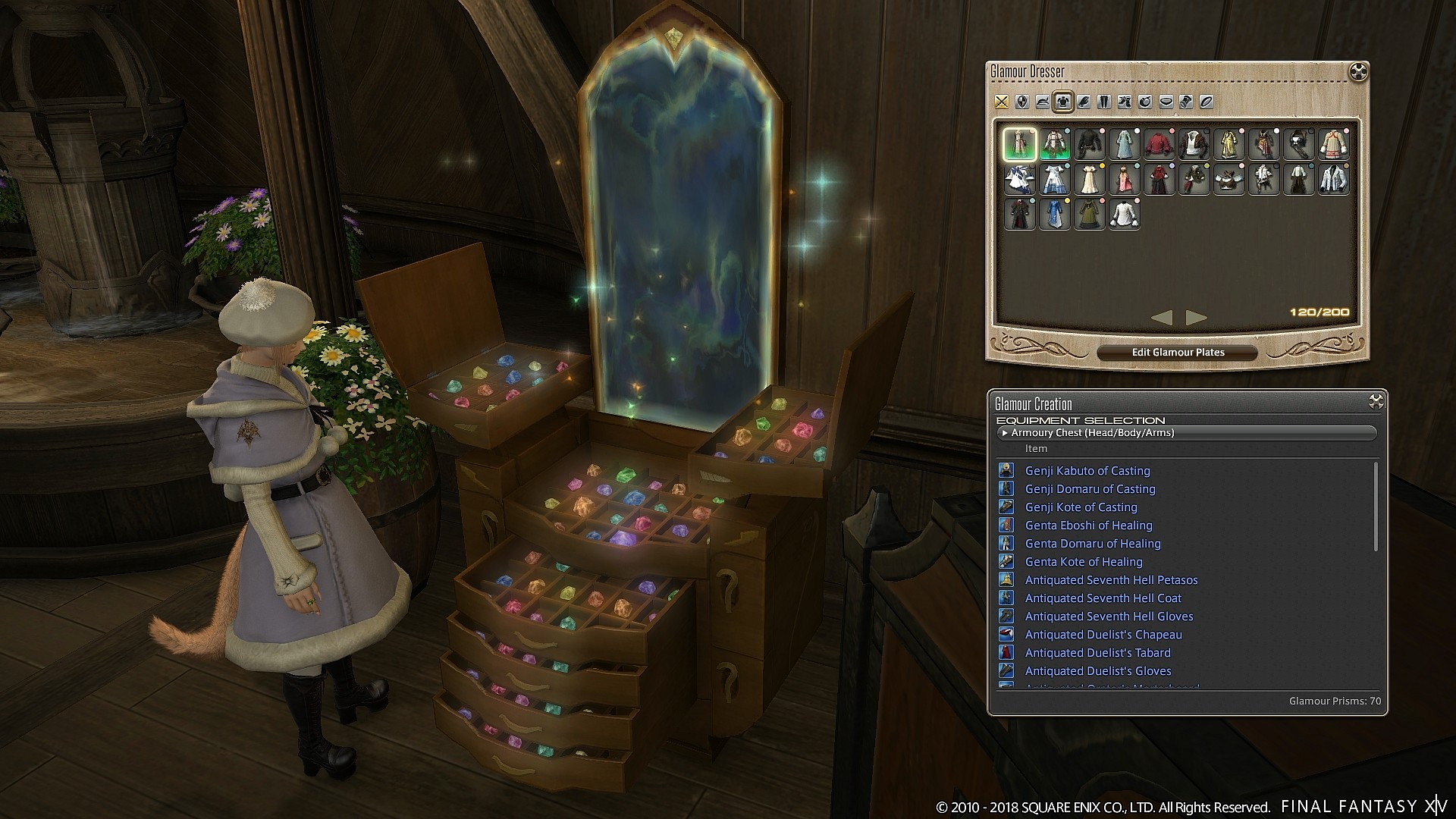Image resolution: width=1456 pixels, height=819 pixels.
Task: Select the head gear filter icon
Action: pyautogui.click(x=1043, y=102)
